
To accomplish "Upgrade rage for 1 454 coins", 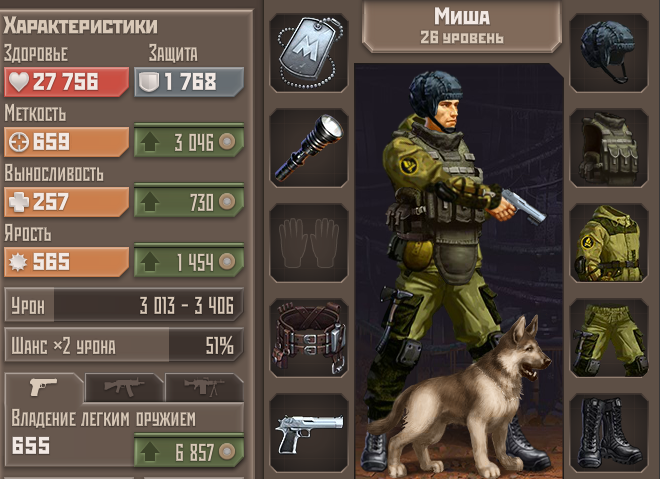I will pyautogui.click(x=189, y=262).
